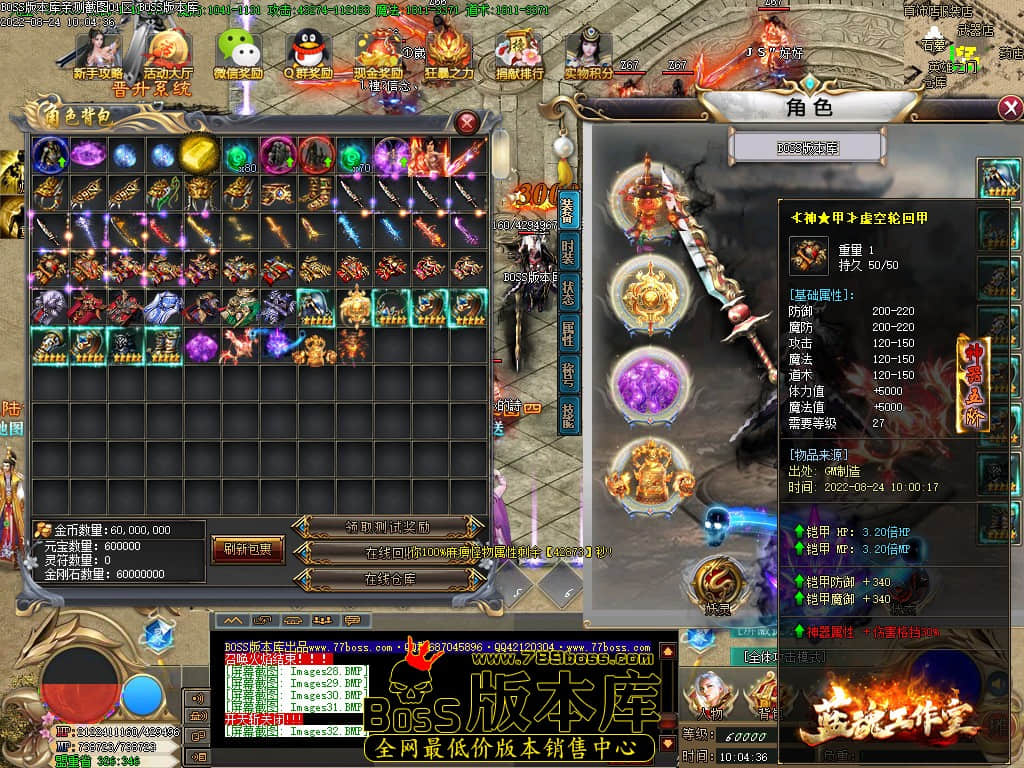Viewport: 1024px width, 768px height.
Task: Open the 狂暴之力 rage power icon
Action: [x=449, y=54]
